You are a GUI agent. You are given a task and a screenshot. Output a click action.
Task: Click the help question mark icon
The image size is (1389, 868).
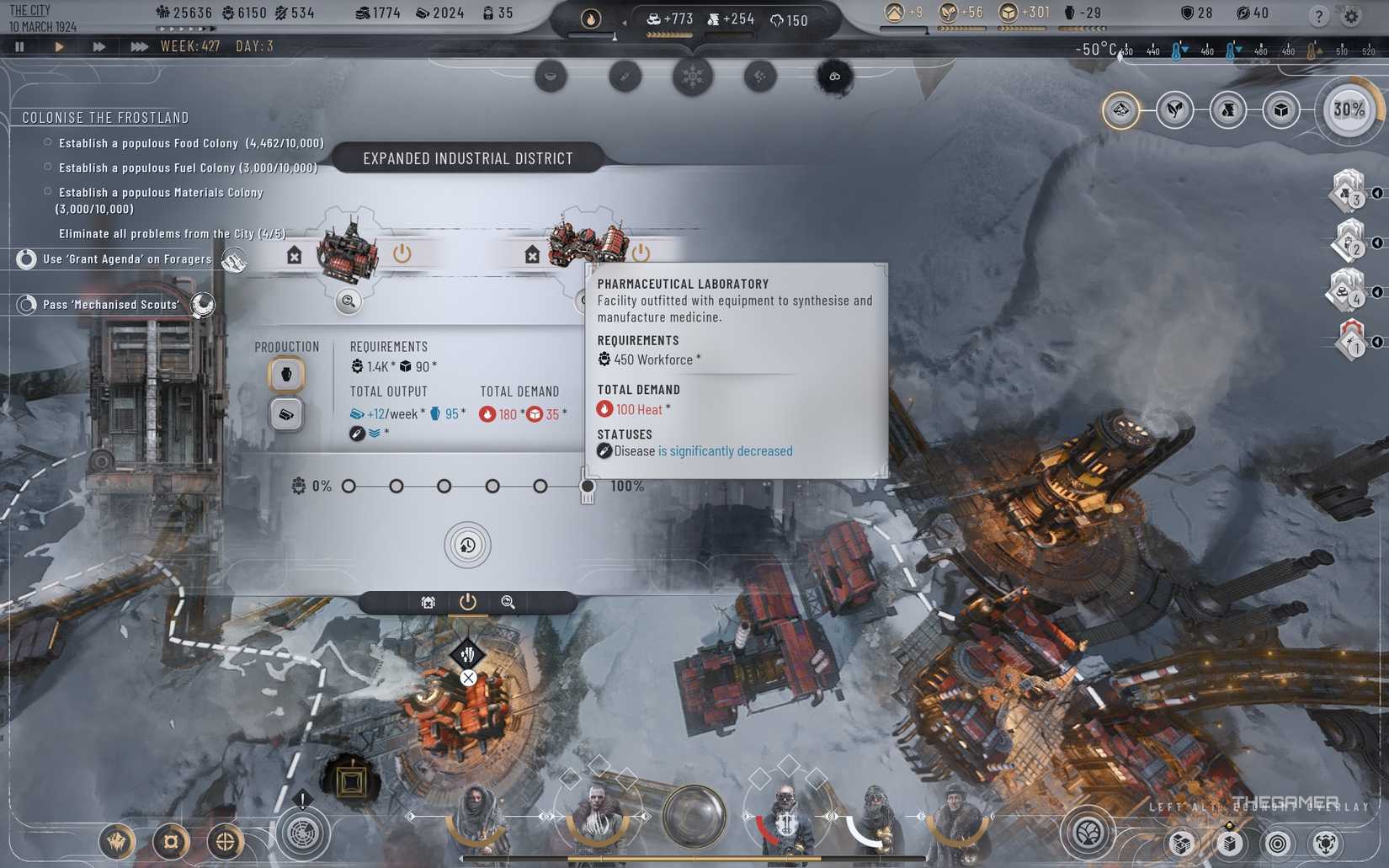(1319, 15)
